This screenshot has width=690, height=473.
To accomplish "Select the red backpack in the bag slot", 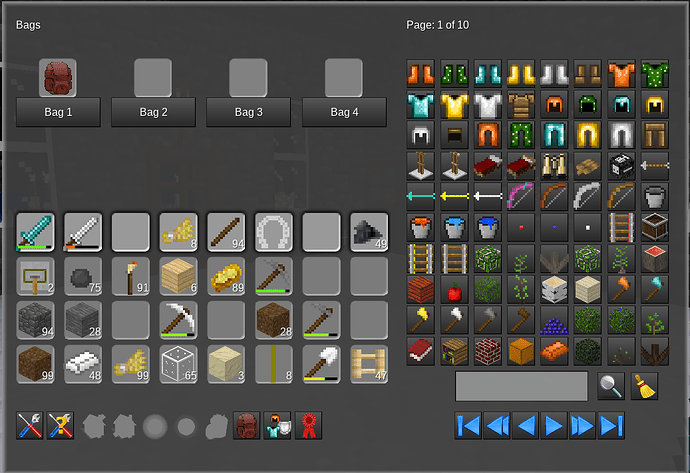I will tap(58, 77).
